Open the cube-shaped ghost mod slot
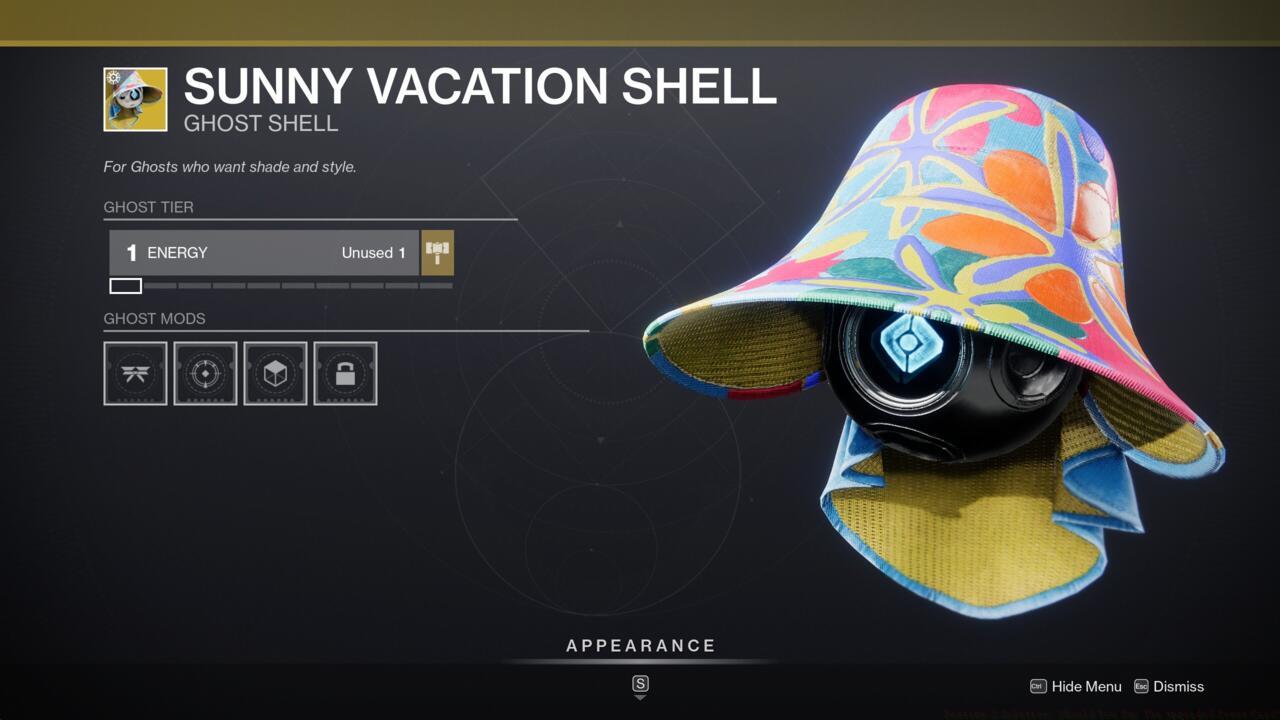The width and height of the screenshot is (1280, 720). (275, 373)
